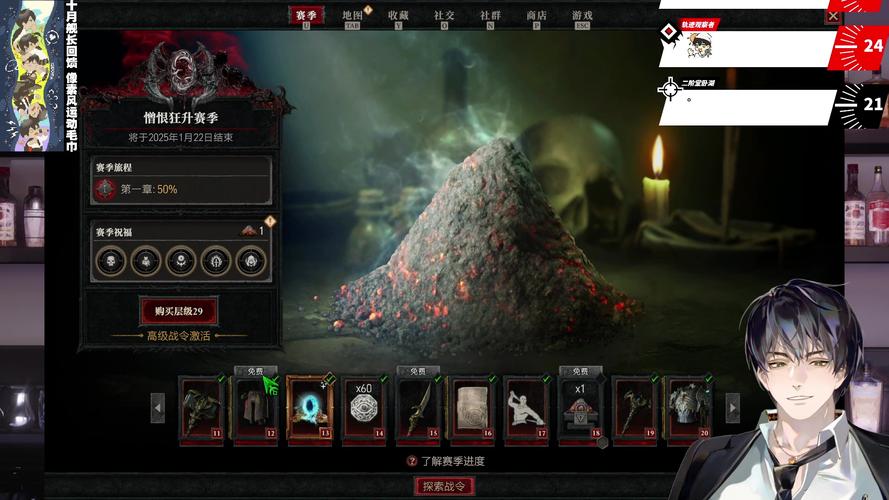889x500 pixels.
Task: Open the 赛季祝福 season blessings panel
Action: (180, 251)
